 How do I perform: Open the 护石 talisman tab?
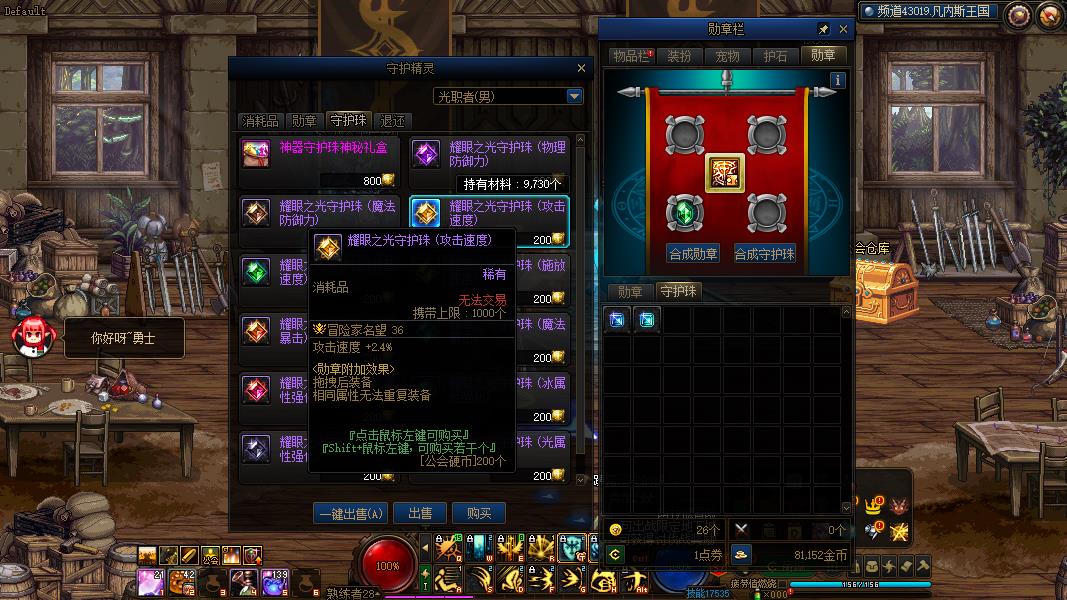click(776, 56)
